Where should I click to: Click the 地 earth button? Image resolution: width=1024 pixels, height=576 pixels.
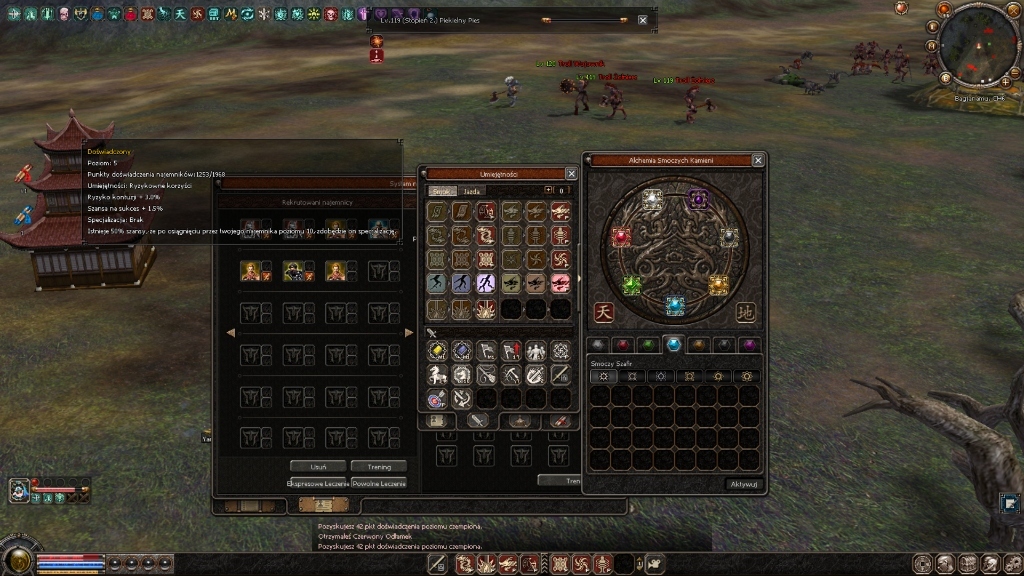click(746, 312)
